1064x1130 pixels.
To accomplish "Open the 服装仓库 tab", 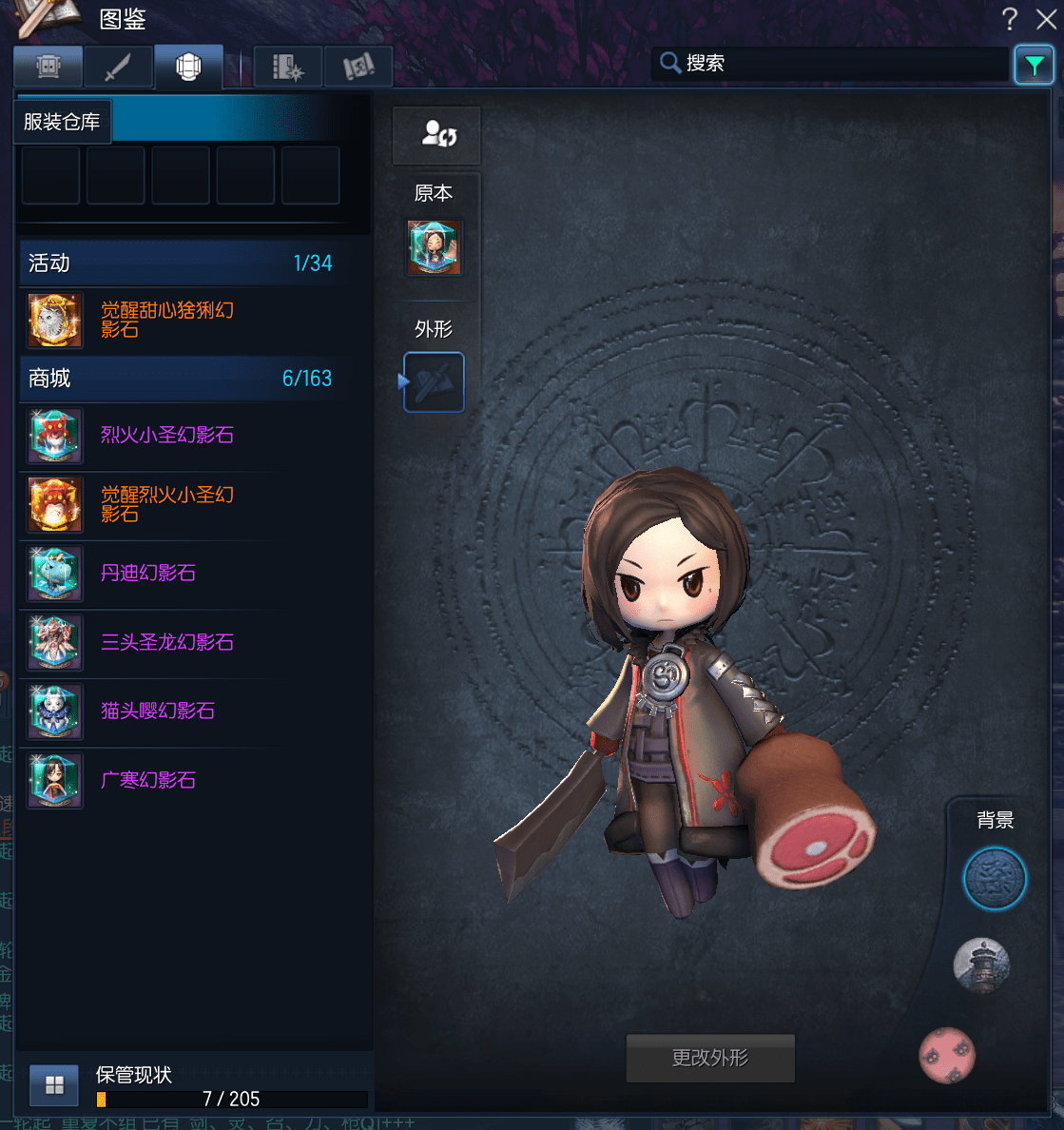I will [x=63, y=122].
